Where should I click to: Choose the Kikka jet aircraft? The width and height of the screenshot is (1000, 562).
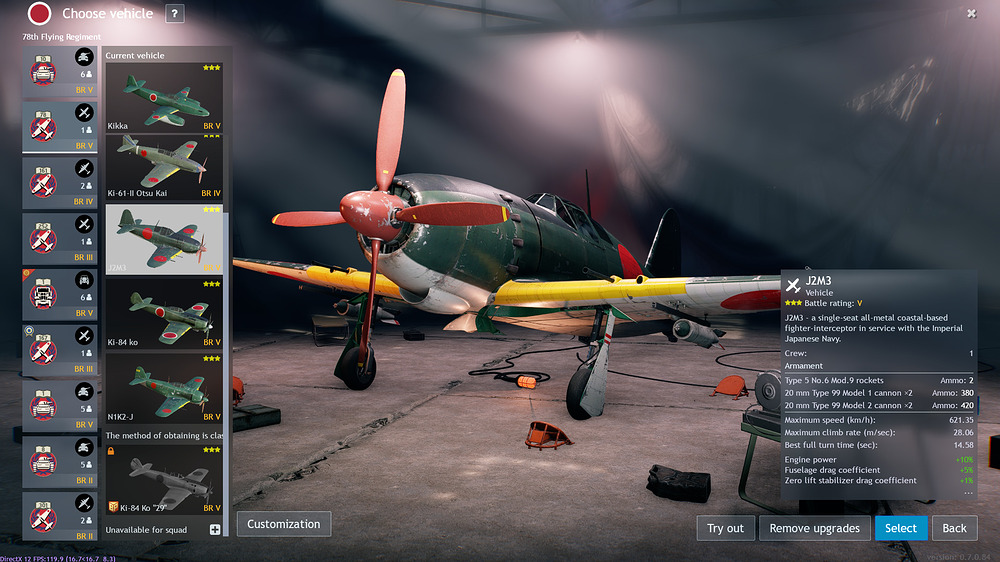[x=164, y=97]
